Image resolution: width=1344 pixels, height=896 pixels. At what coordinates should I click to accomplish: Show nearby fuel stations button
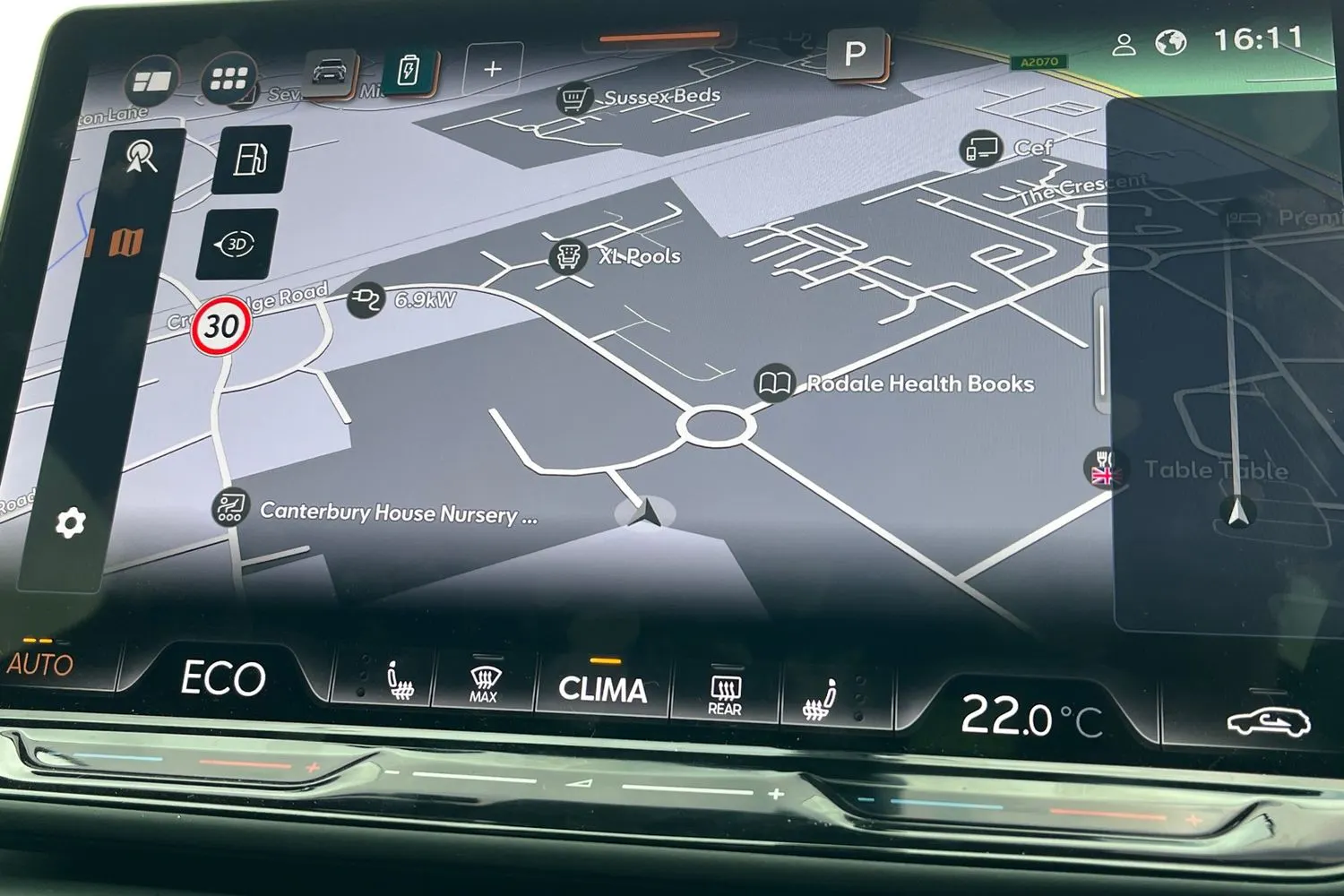(252, 159)
